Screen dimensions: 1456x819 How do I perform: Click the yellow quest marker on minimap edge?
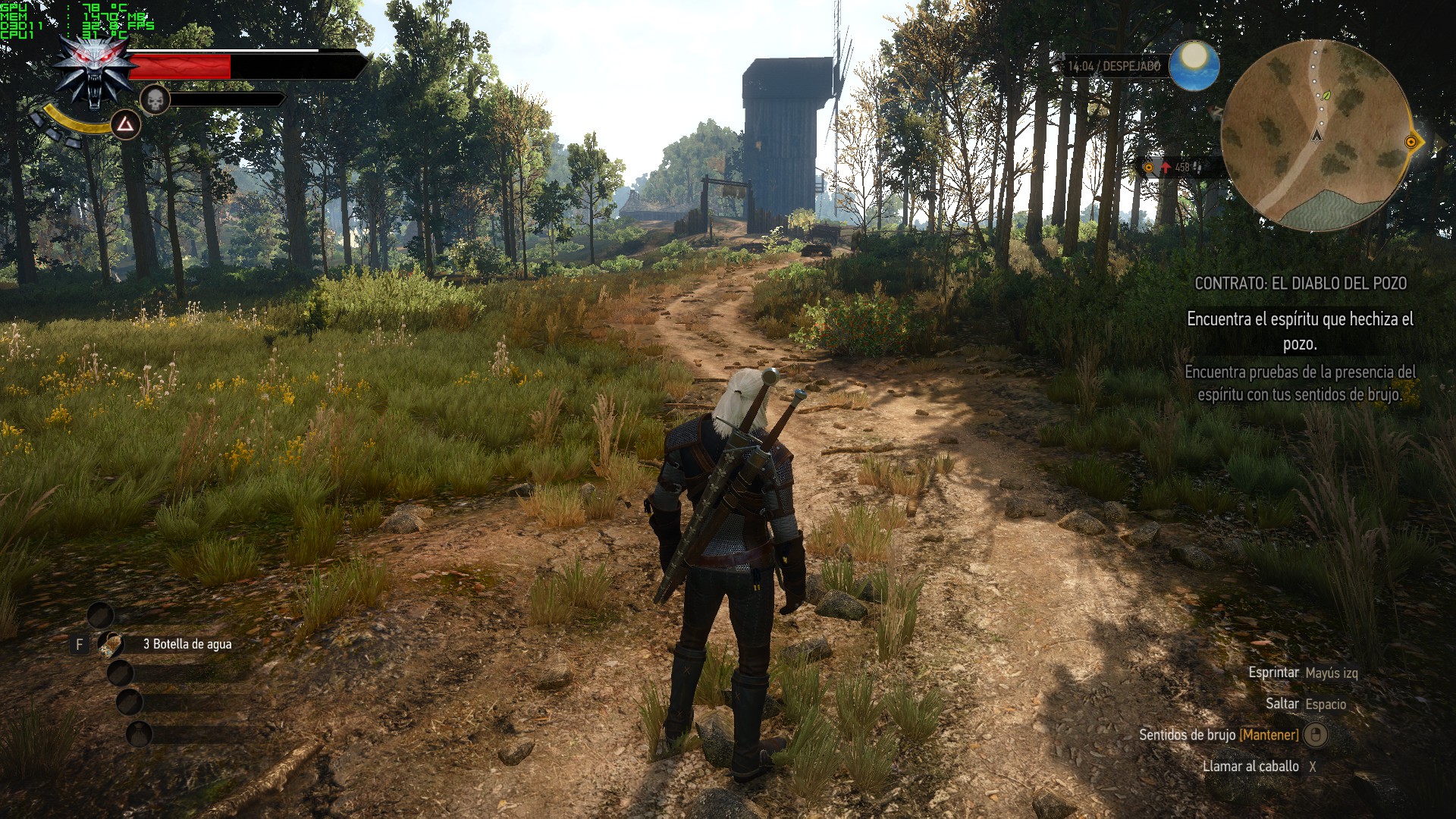[x=1411, y=142]
